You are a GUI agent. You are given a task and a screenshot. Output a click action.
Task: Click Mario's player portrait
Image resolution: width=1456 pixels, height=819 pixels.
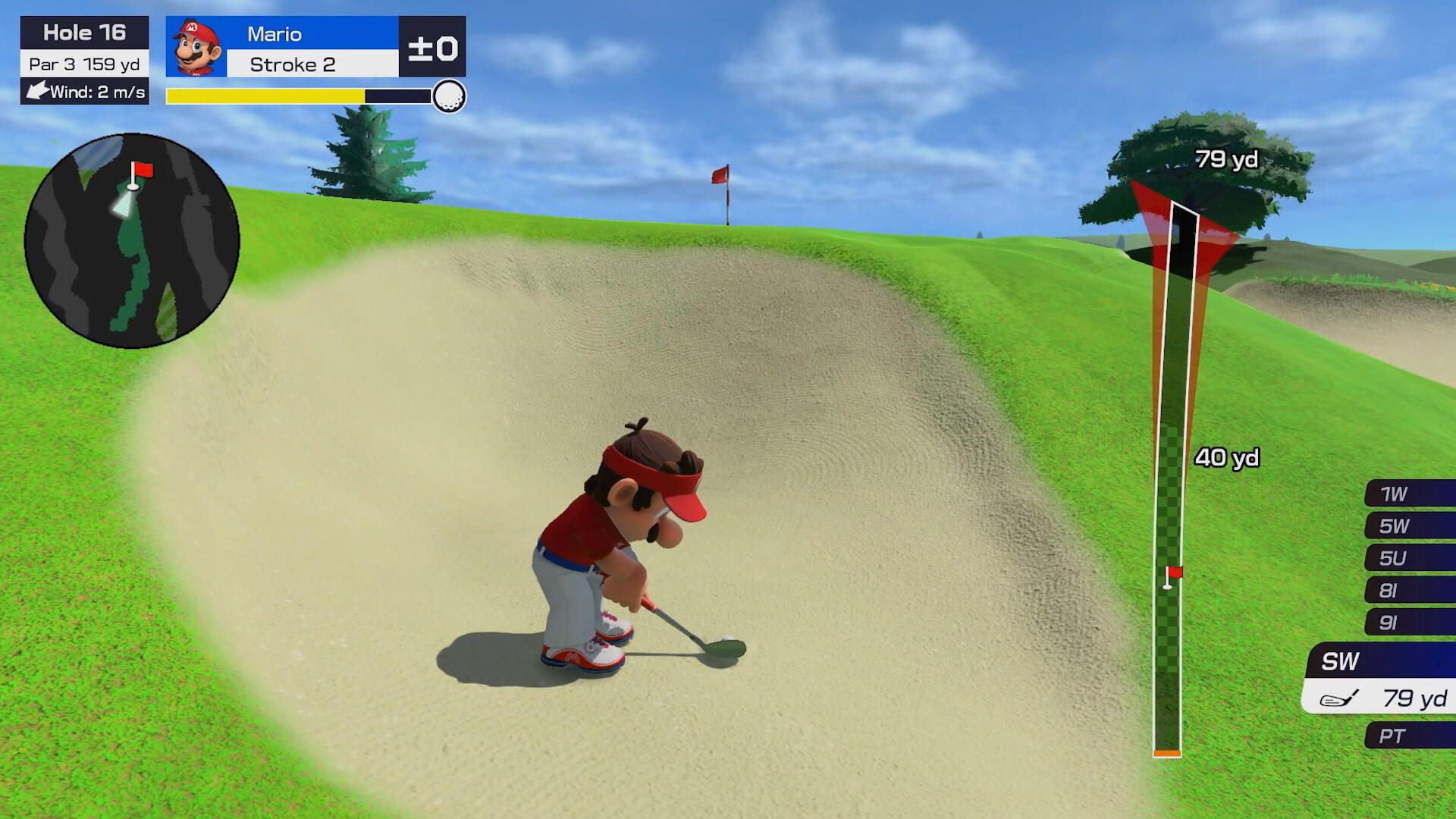[x=196, y=47]
